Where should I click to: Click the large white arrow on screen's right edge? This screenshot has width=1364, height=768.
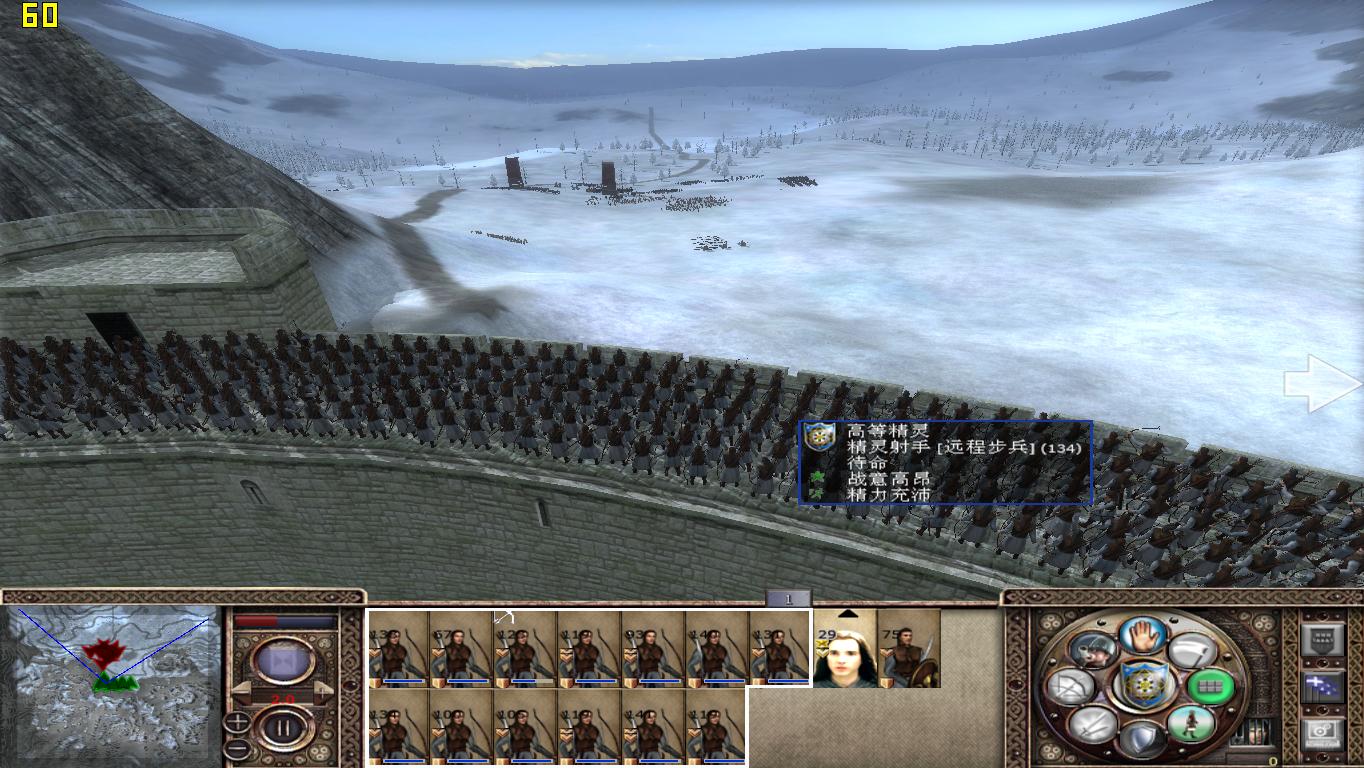point(1320,385)
